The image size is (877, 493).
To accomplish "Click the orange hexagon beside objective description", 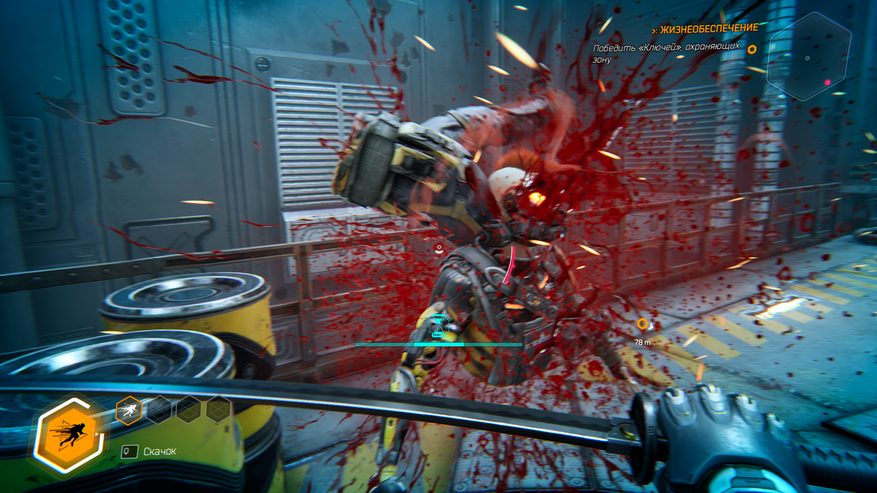I will point(752,49).
